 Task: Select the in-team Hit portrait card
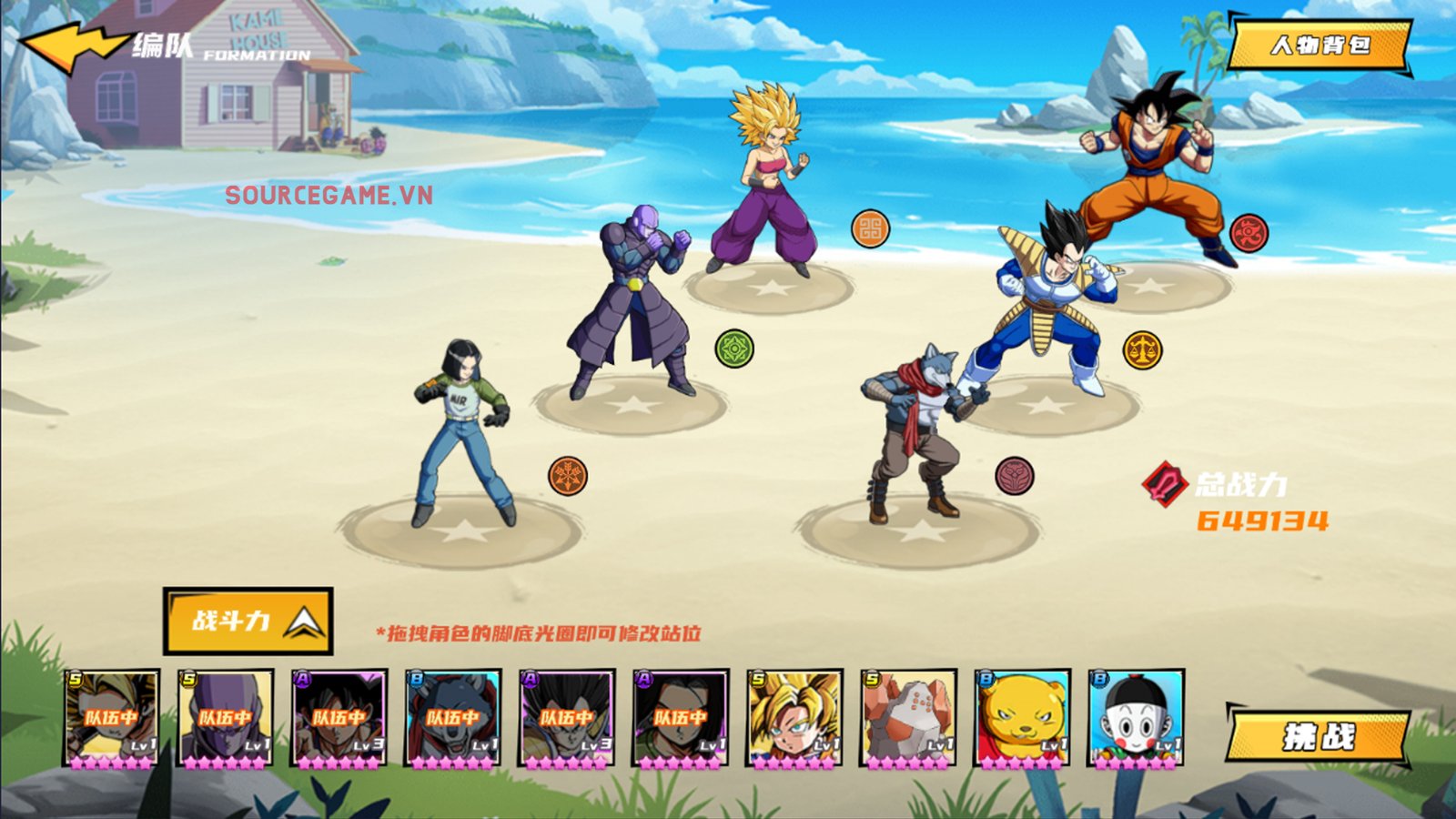coord(226,719)
